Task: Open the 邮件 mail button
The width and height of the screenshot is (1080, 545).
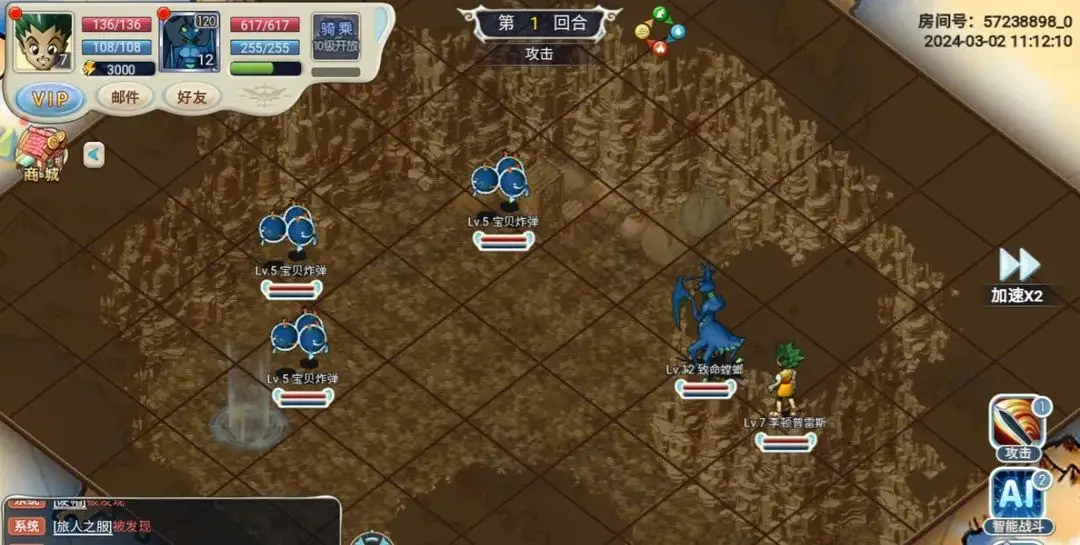Action: coord(125,97)
